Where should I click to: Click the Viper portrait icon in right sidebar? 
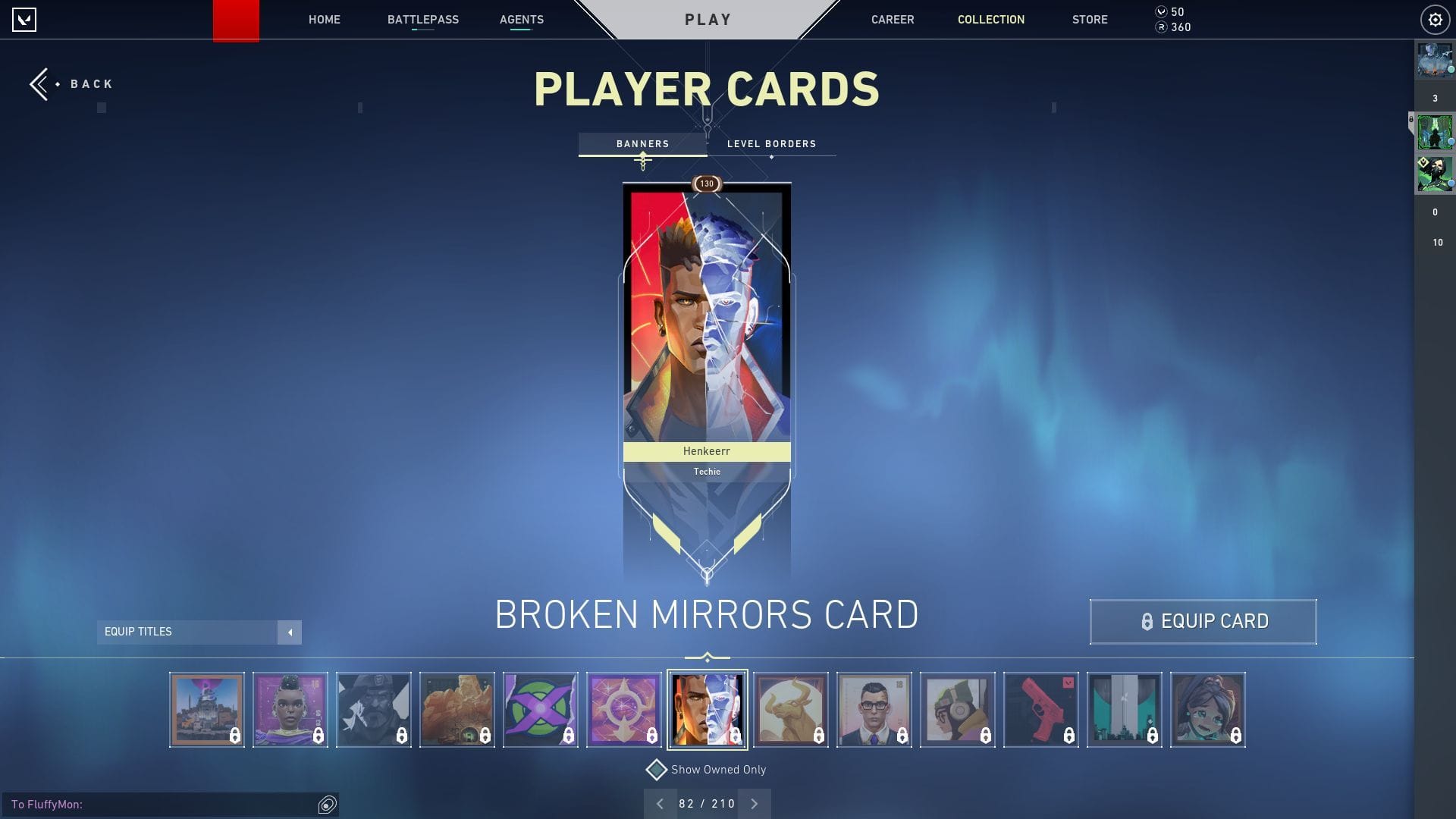click(x=1436, y=174)
